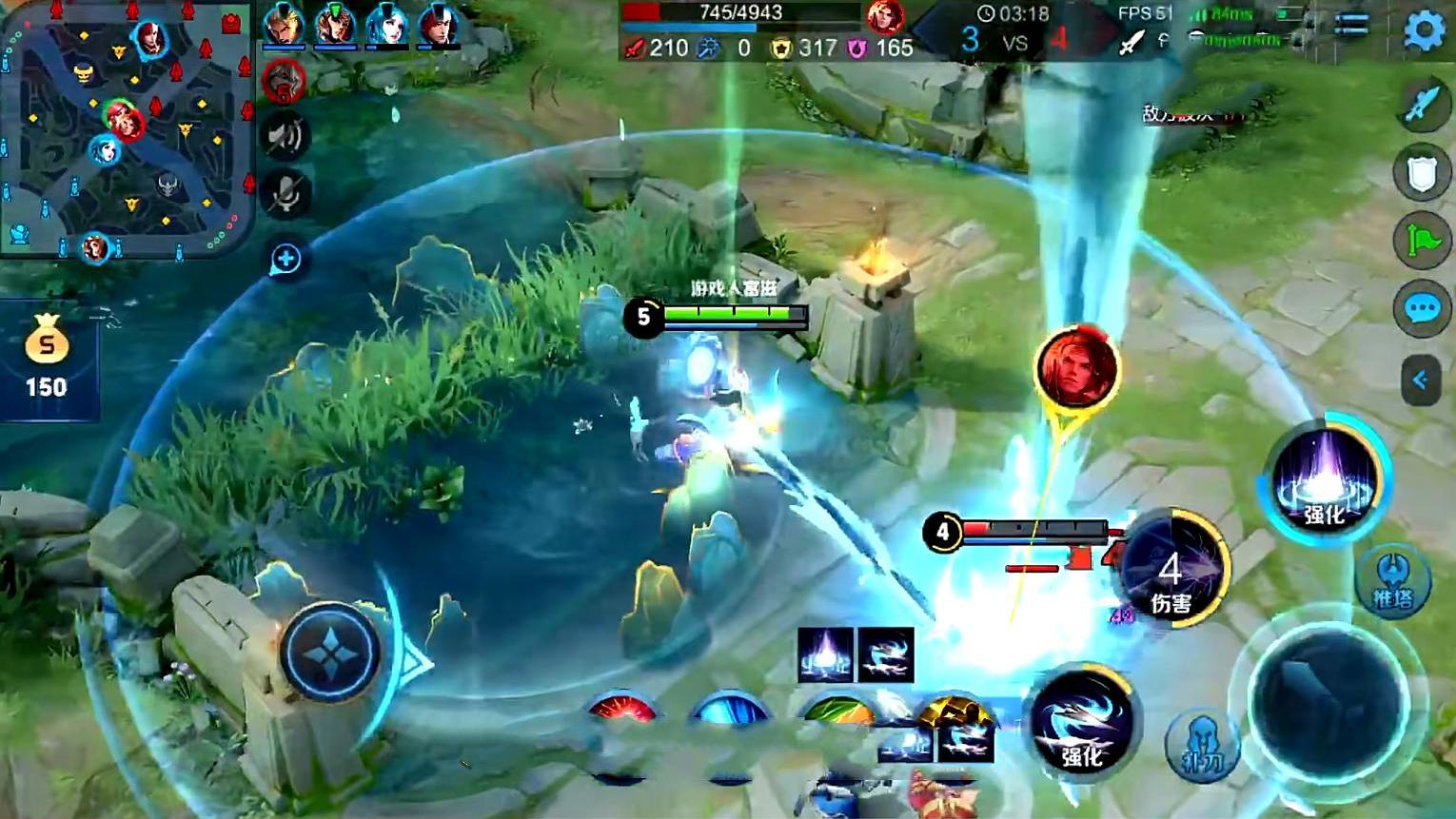Screen dimensions: 1456x819
Task: Send the shield retreat signal
Action: click(1422, 173)
